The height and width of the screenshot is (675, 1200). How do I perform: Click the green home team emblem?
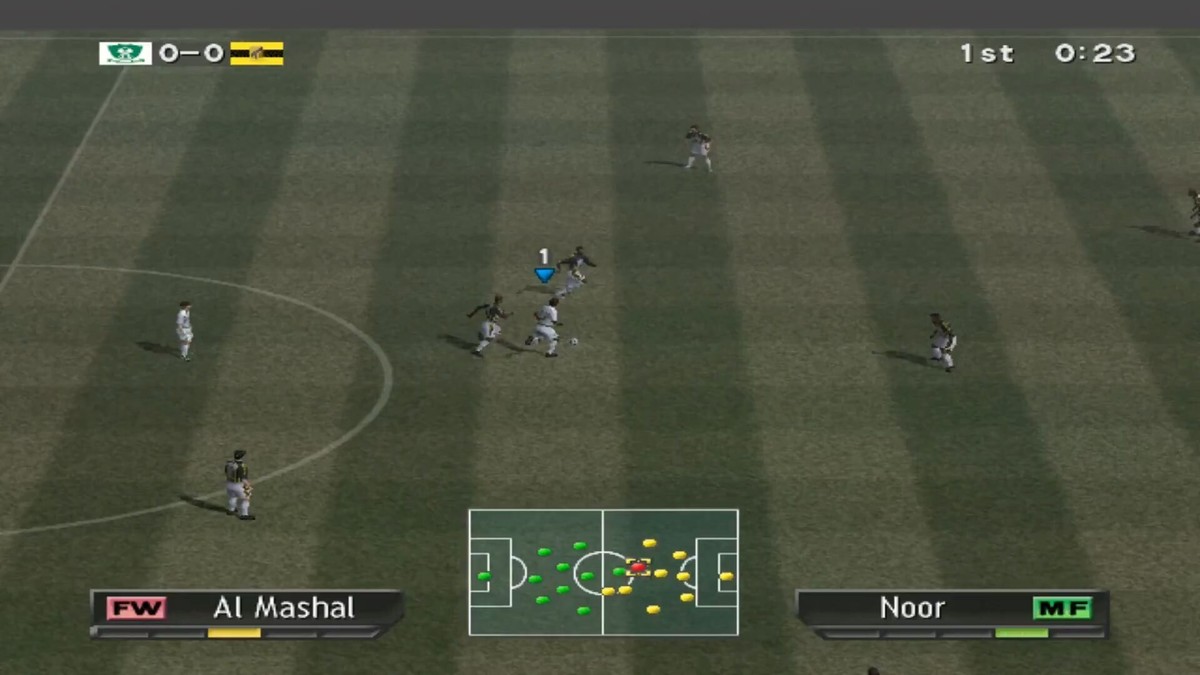point(125,53)
